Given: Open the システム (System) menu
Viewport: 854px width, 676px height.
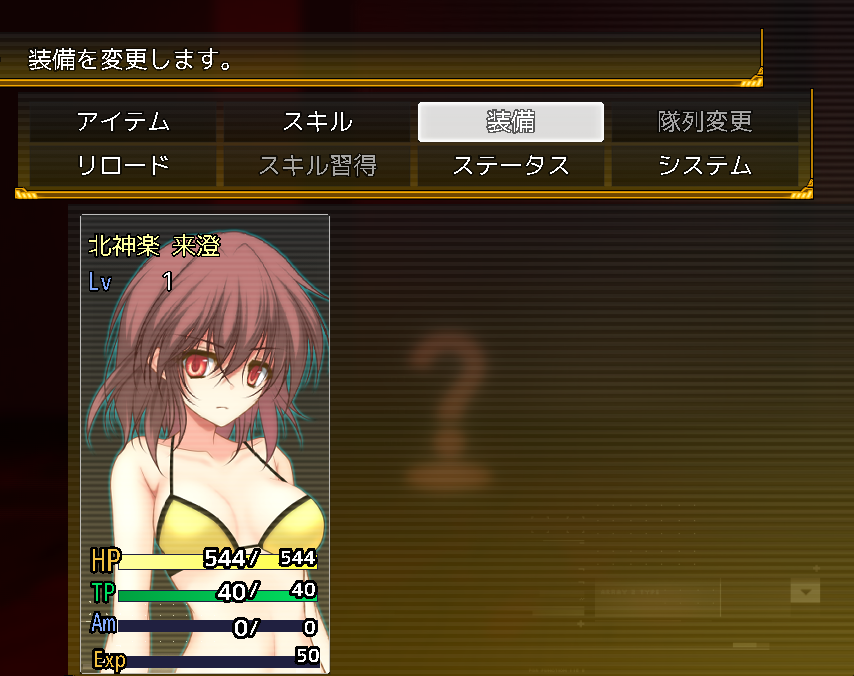Looking at the screenshot, I should tap(705, 165).
